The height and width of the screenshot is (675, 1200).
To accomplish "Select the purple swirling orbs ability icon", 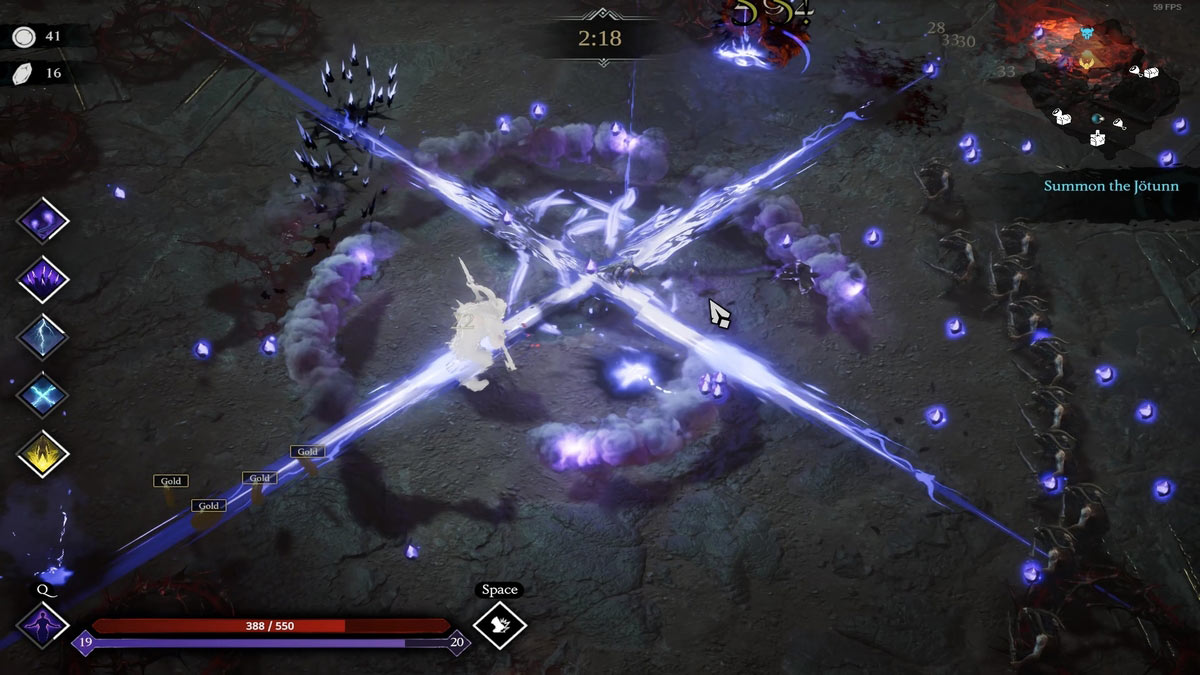I will click(x=43, y=220).
